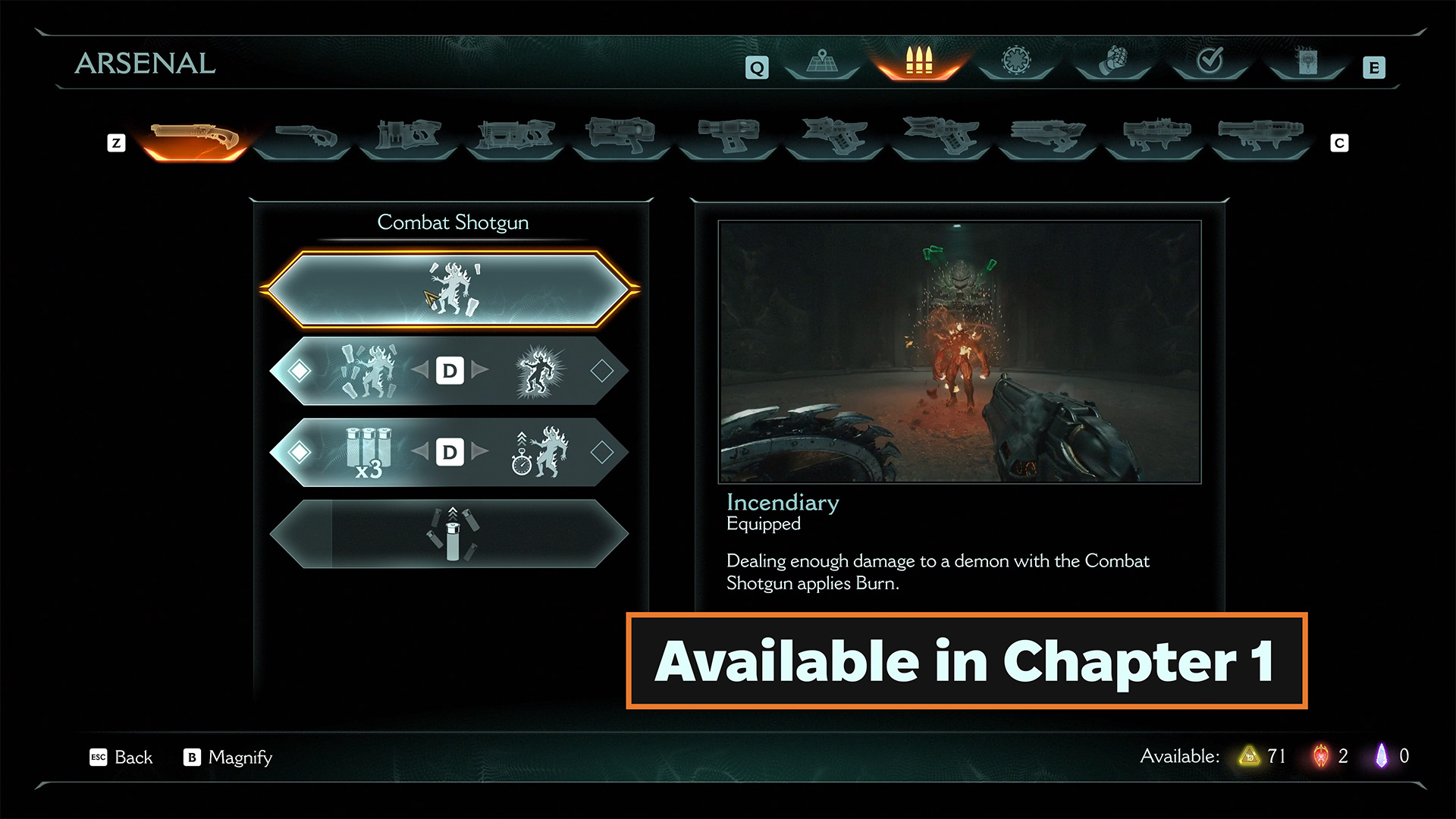This screenshot has height=819, width=1456.
Task: Open the map tab
Action: pos(822,62)
